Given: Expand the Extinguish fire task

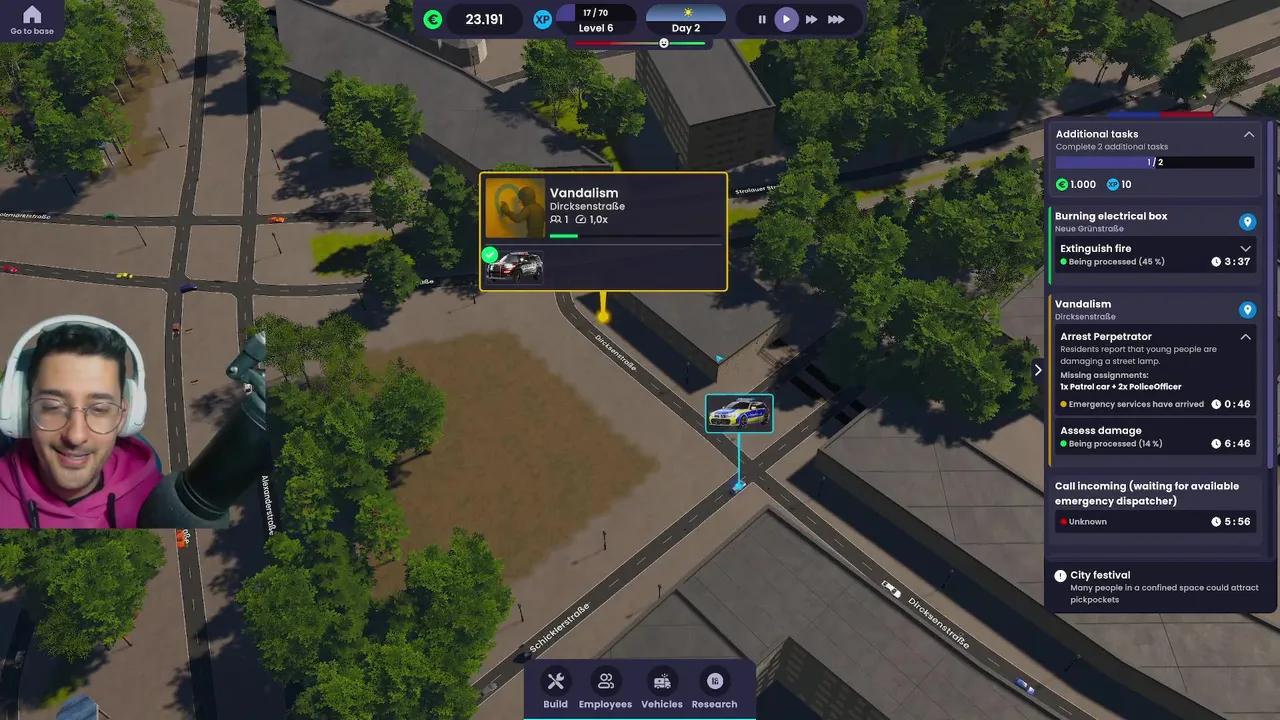Looking at the screenshot, I should pos(1245,249).
